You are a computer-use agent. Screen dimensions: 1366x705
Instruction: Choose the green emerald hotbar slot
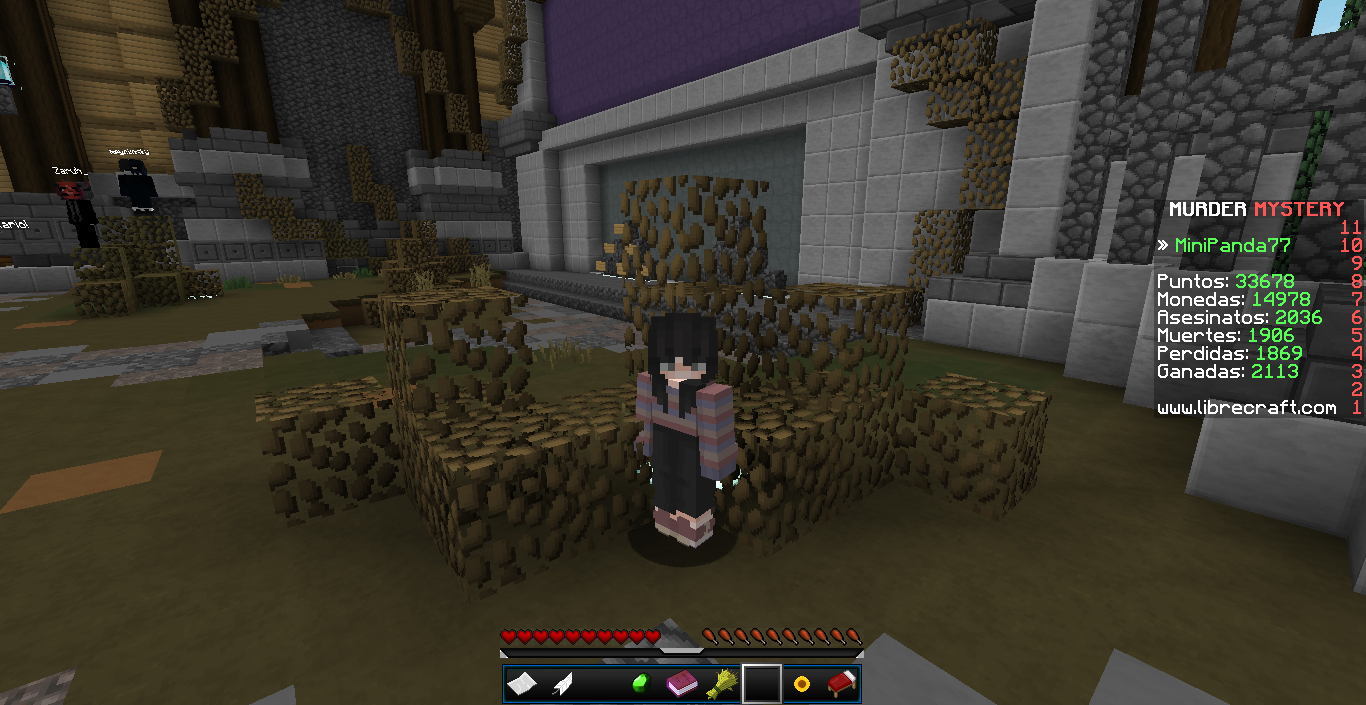pyautogui.click(x=641, y=684)
